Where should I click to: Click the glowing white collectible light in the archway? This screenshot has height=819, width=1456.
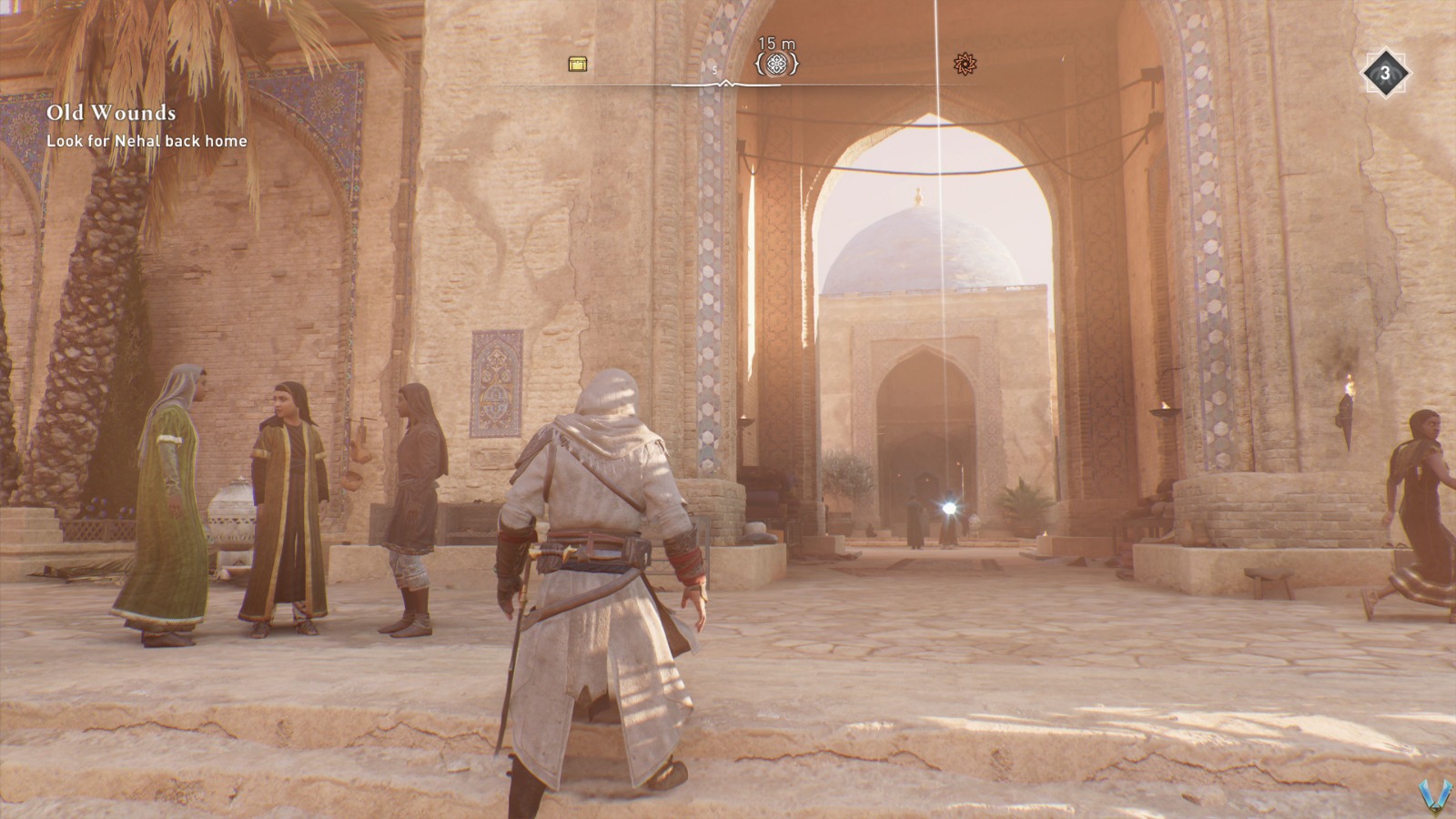[949, 505]
